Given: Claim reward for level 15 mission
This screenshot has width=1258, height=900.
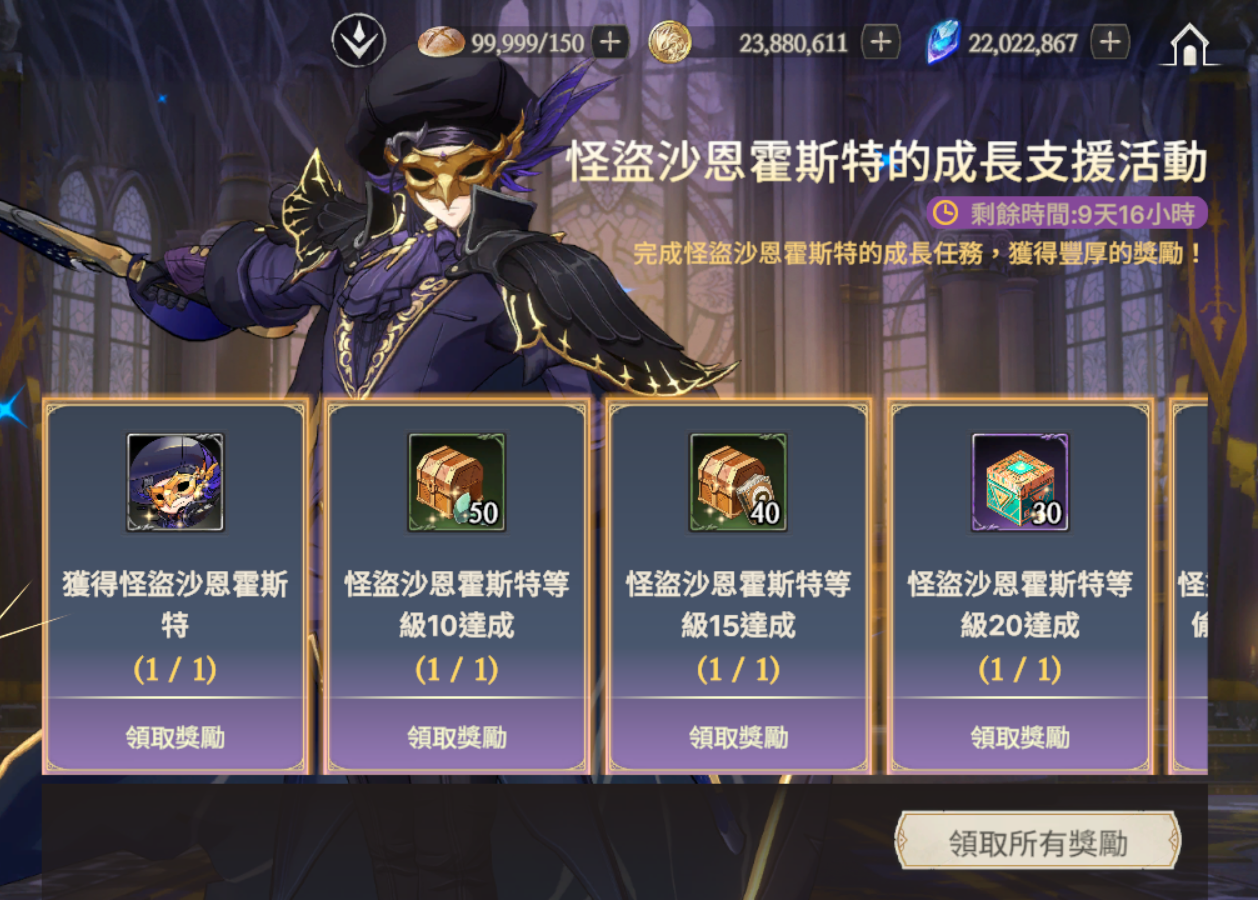Looking at the screenshot, I should (739, 737).
